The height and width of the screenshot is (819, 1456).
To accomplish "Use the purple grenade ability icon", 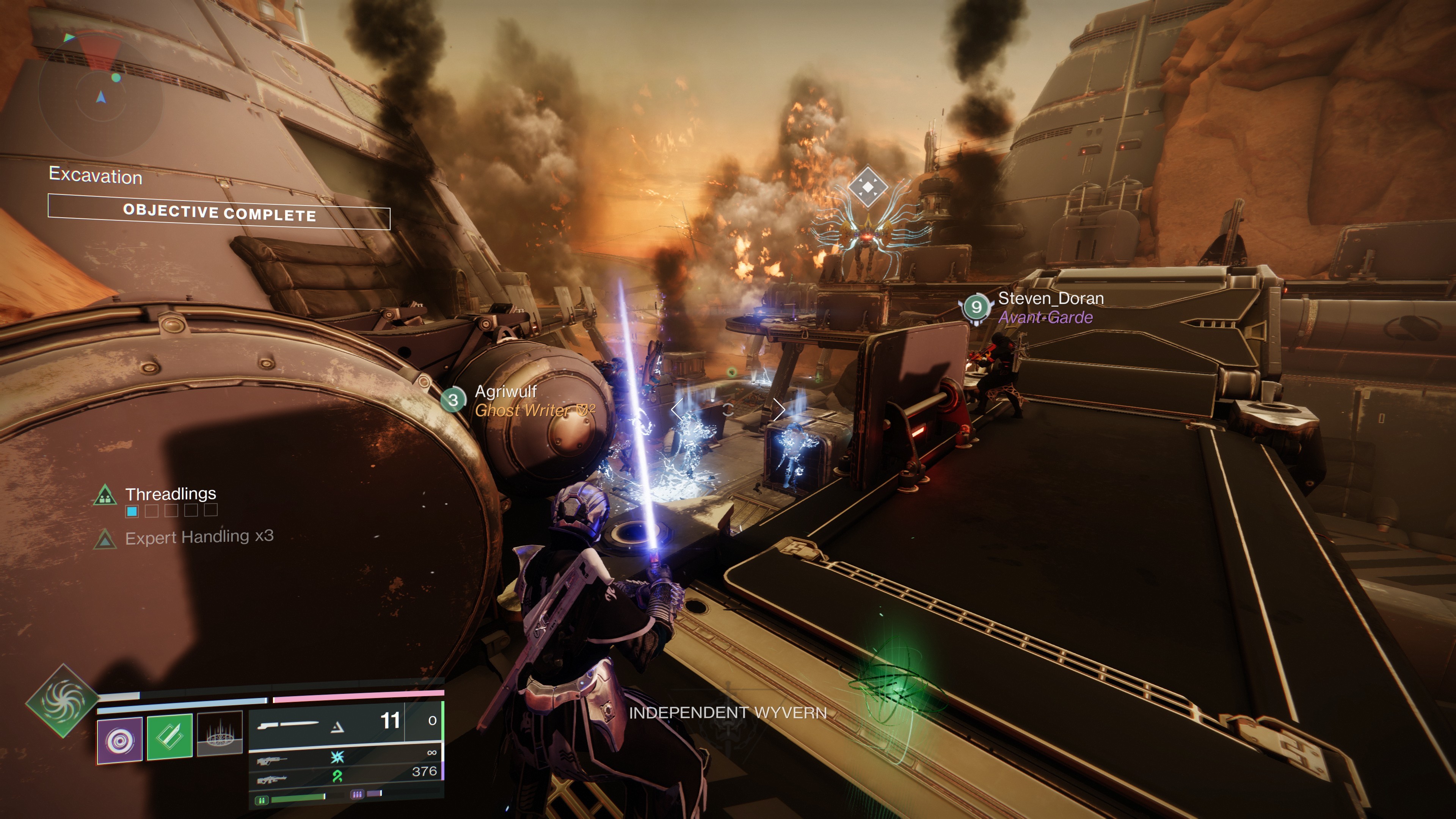I will 120,740.
